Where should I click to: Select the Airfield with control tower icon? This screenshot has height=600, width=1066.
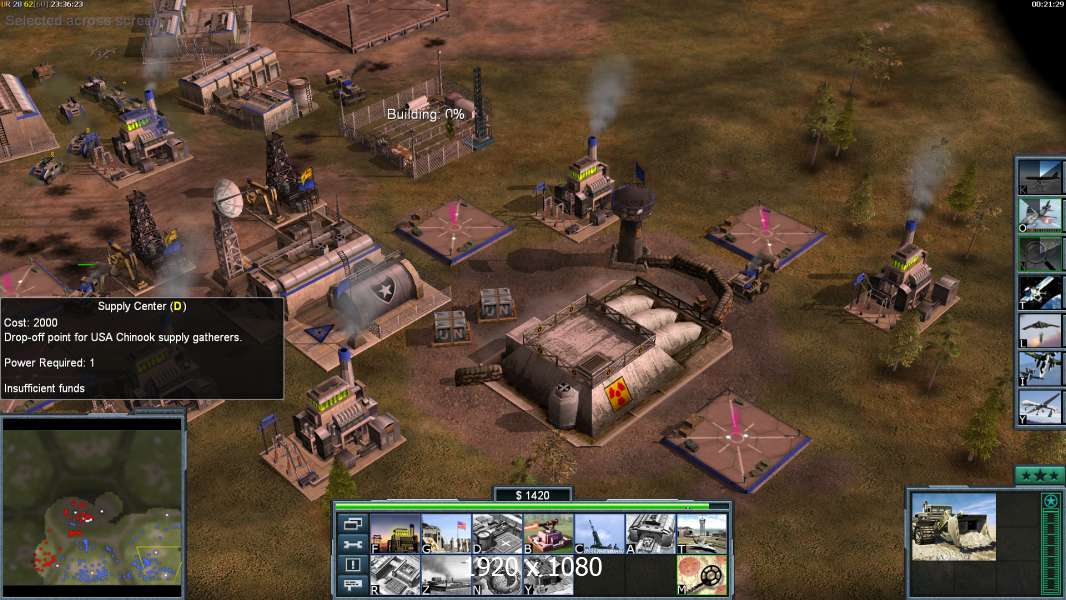pyautogui.click(x=701, y=533)
